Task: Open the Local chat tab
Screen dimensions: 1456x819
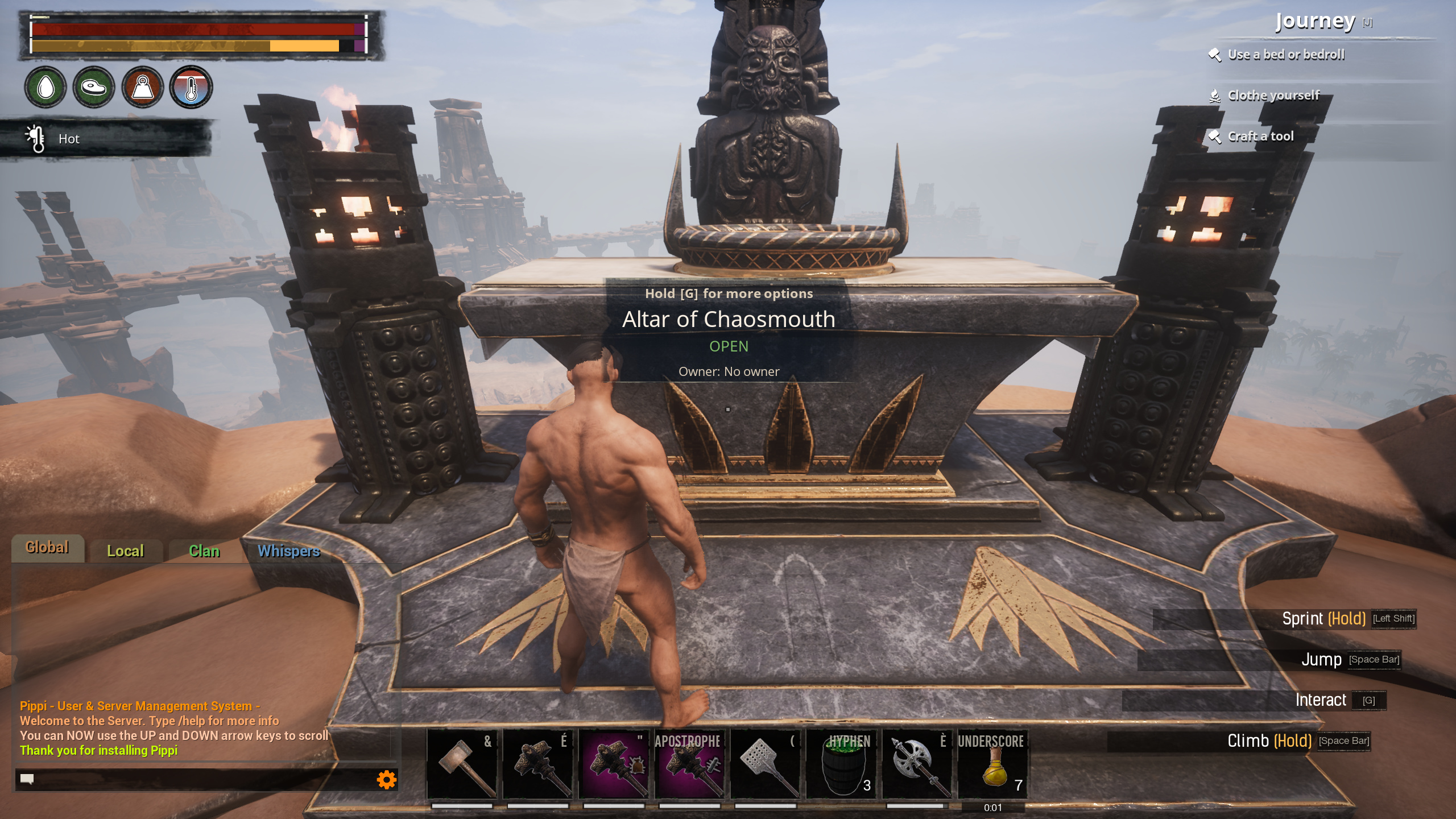Action: click(126, 551)
